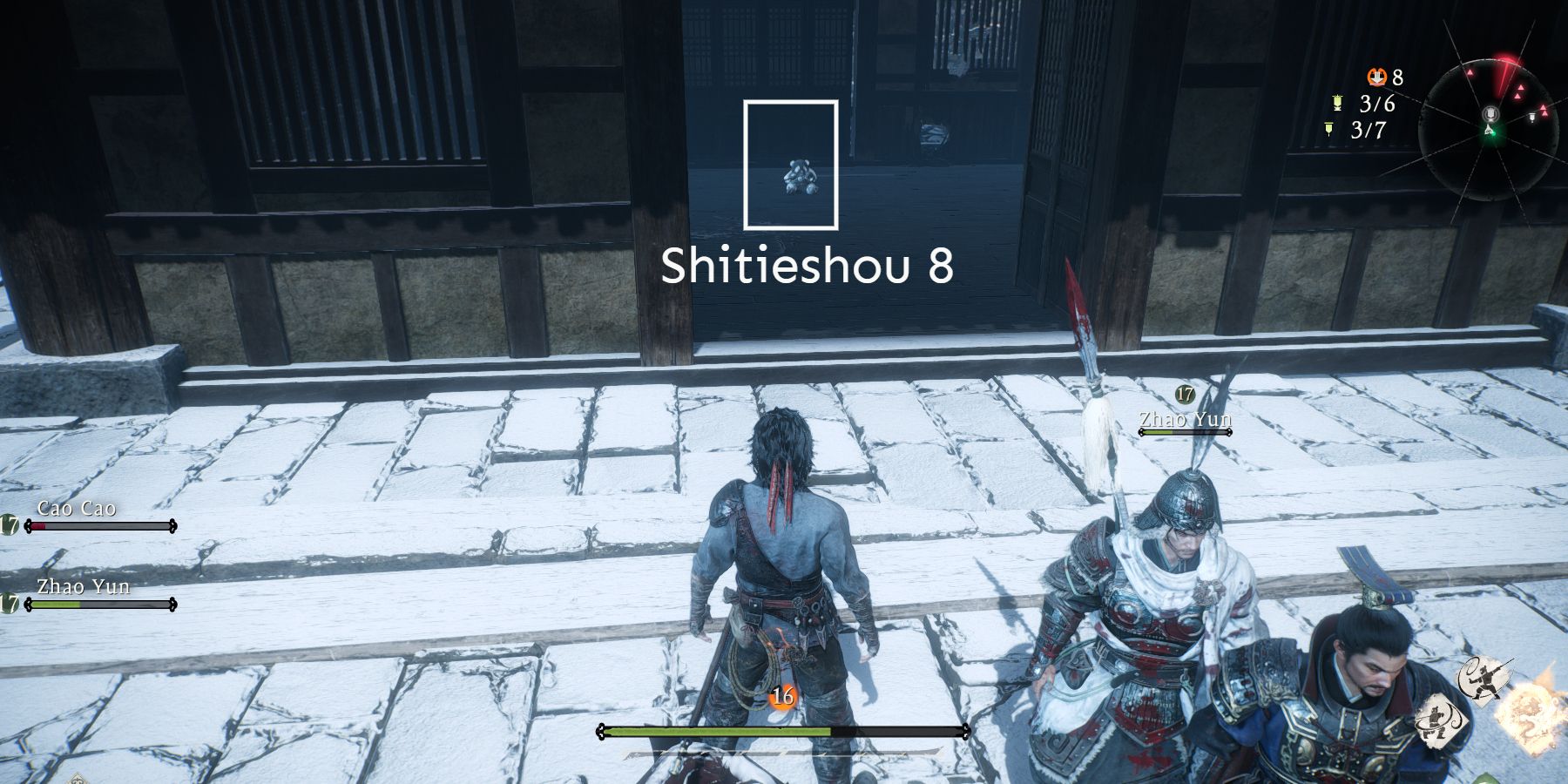This screenshot has width=1568, height=784.
Task: Click the marking flag icon showing 3/7
Action: tap(1328, 128)
